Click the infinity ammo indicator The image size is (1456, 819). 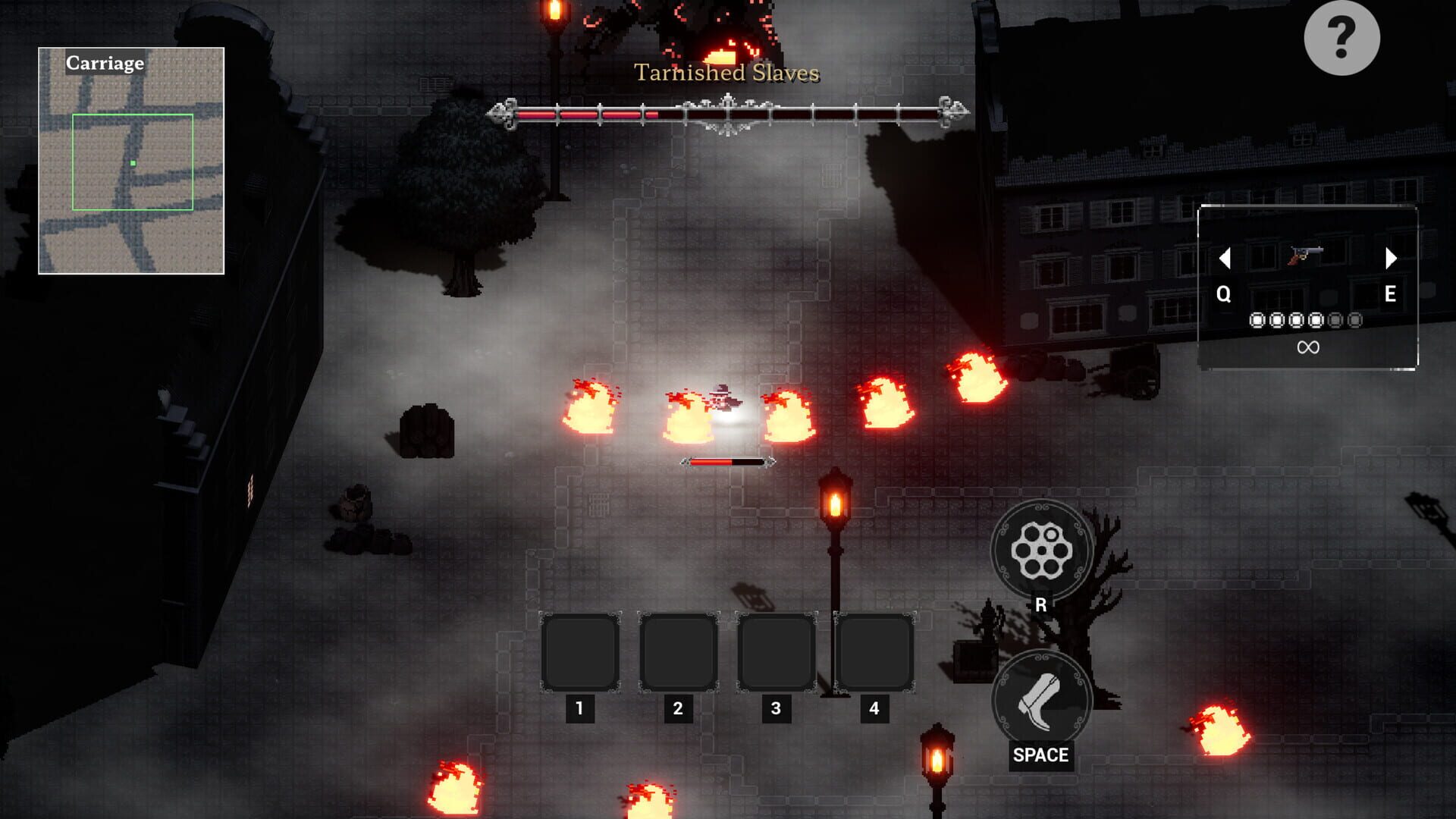click(1310, 347)
